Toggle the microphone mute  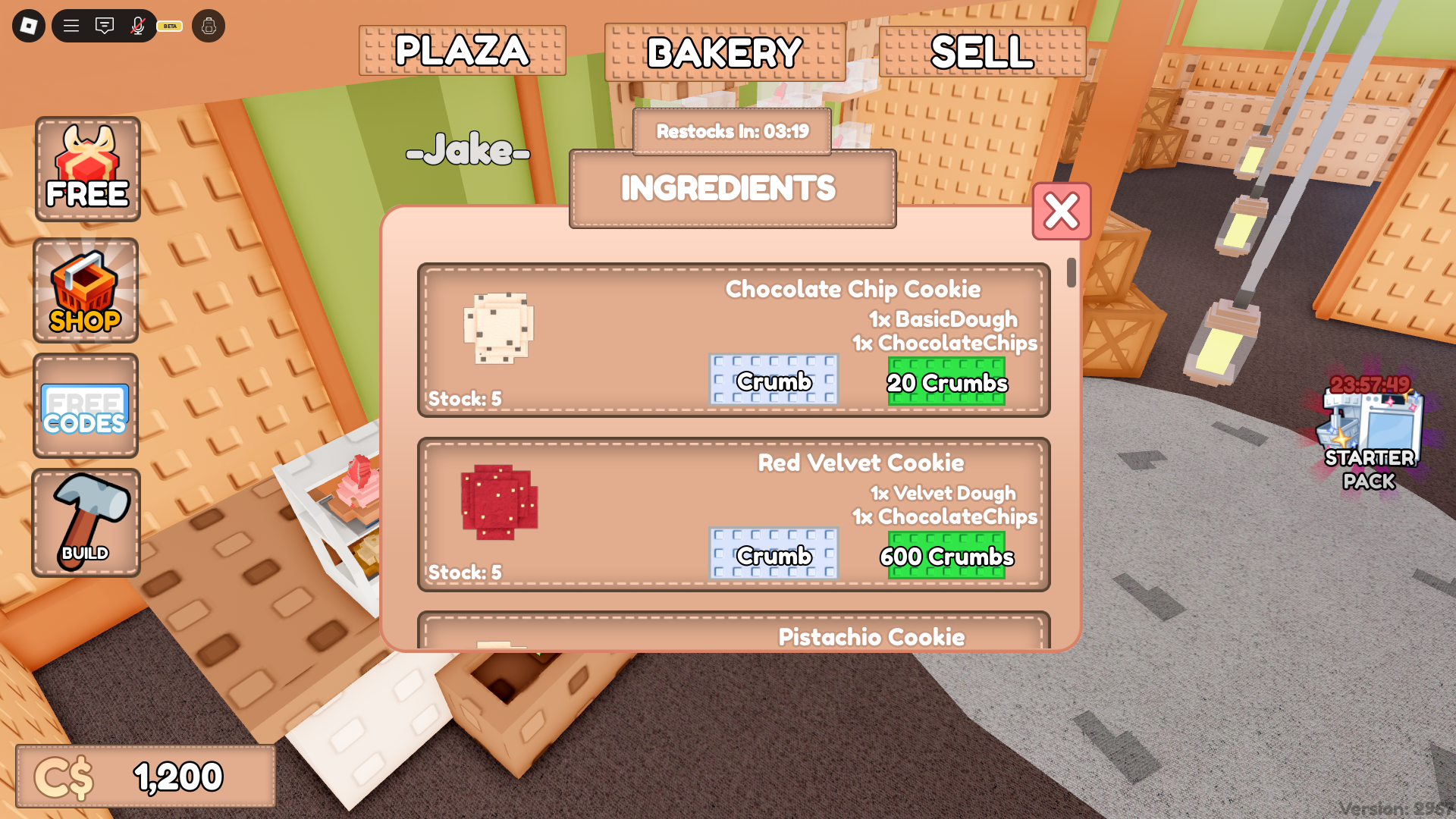click(x=136, y=25)
